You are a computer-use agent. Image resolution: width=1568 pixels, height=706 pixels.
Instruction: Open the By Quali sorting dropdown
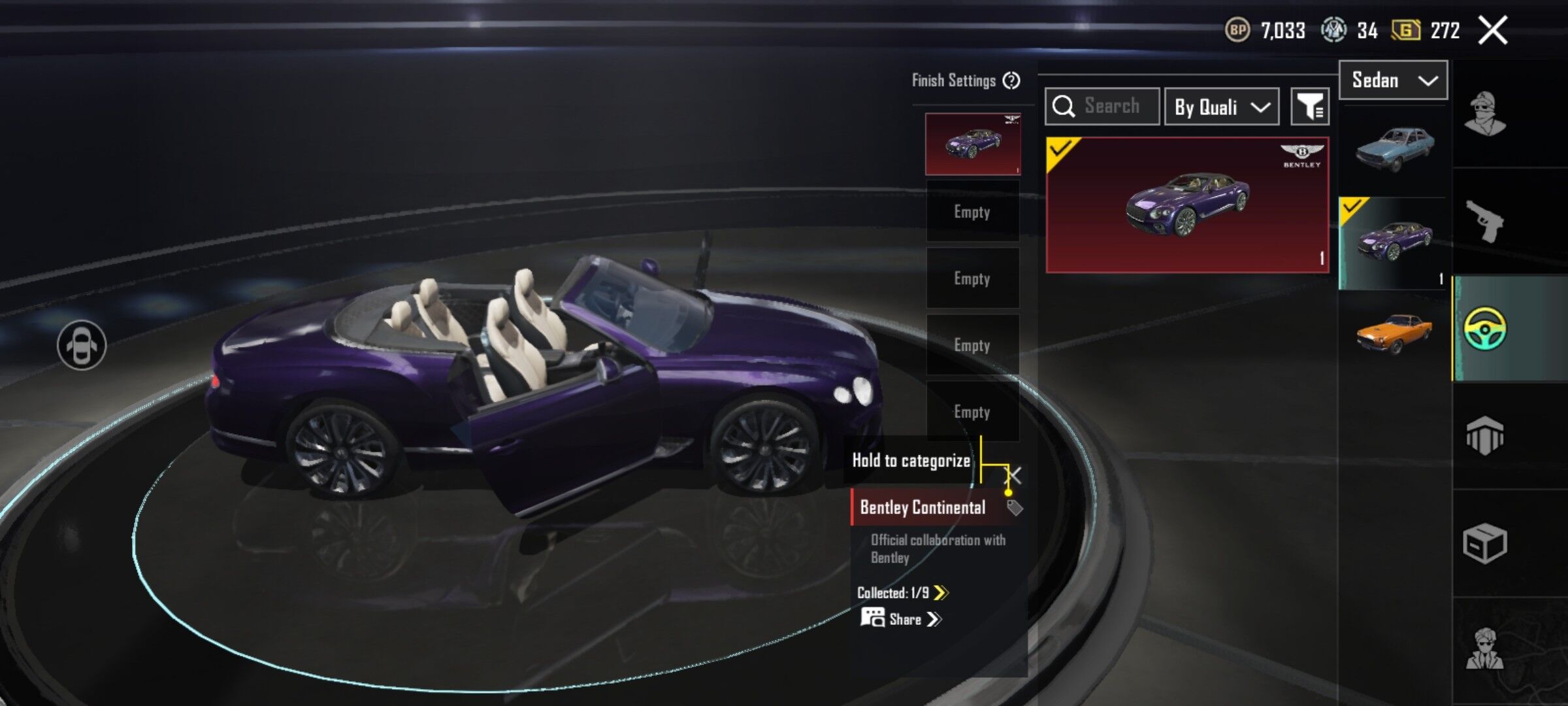1221,106
